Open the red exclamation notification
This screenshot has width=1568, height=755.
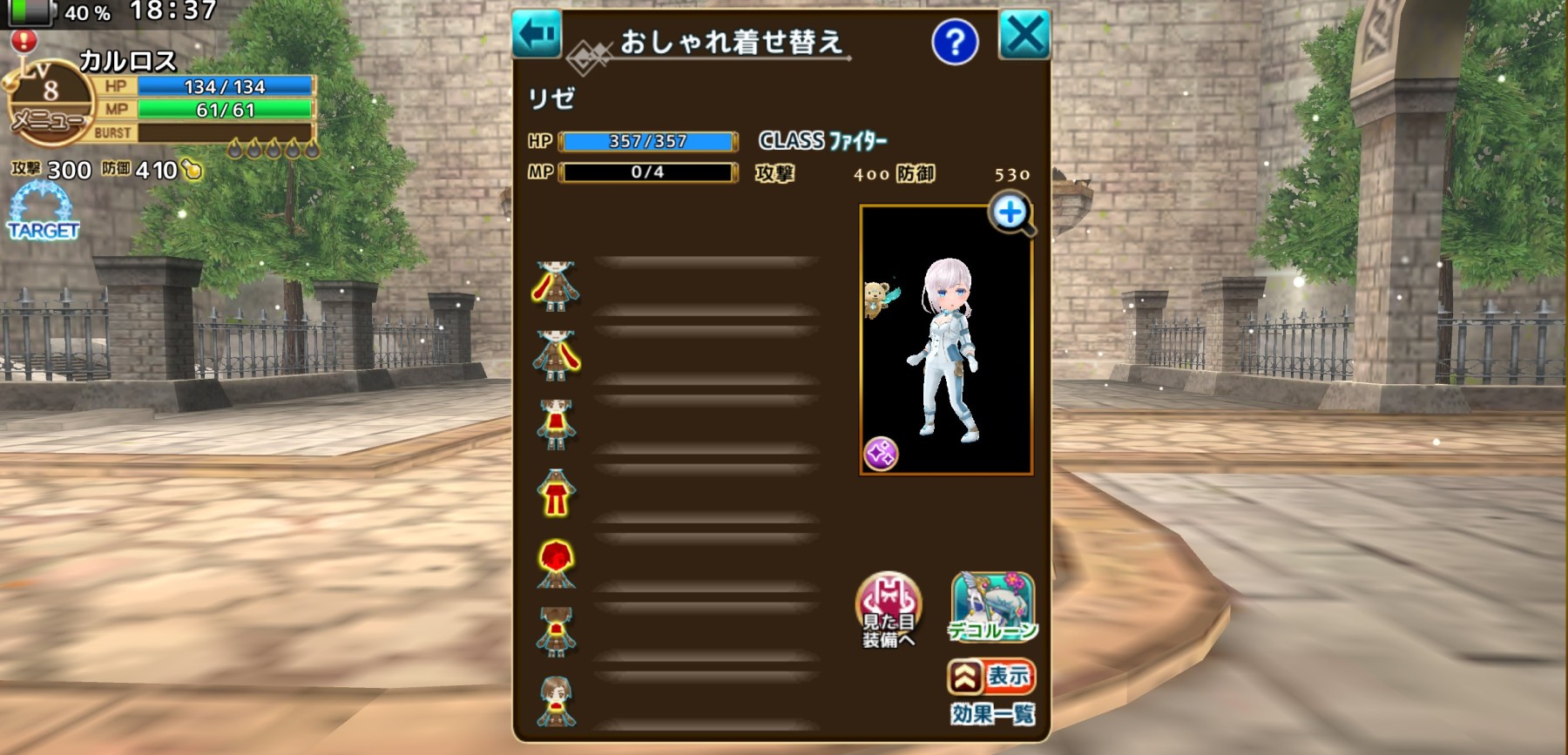pos(24,40)
